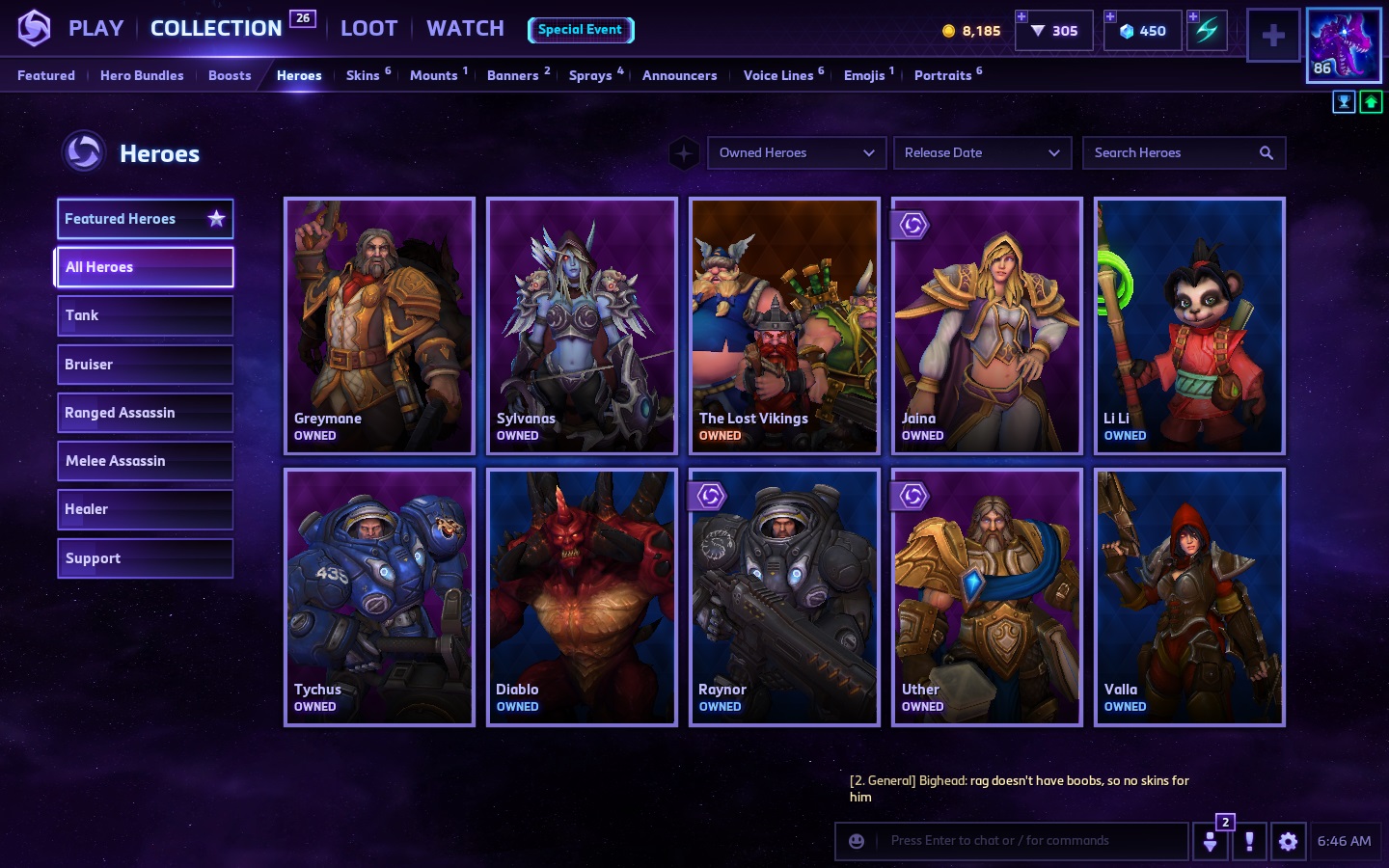Open the Release Date sort dropdown
The width and height of the screenshot is (1389, 868).
(x=982, y=152)
